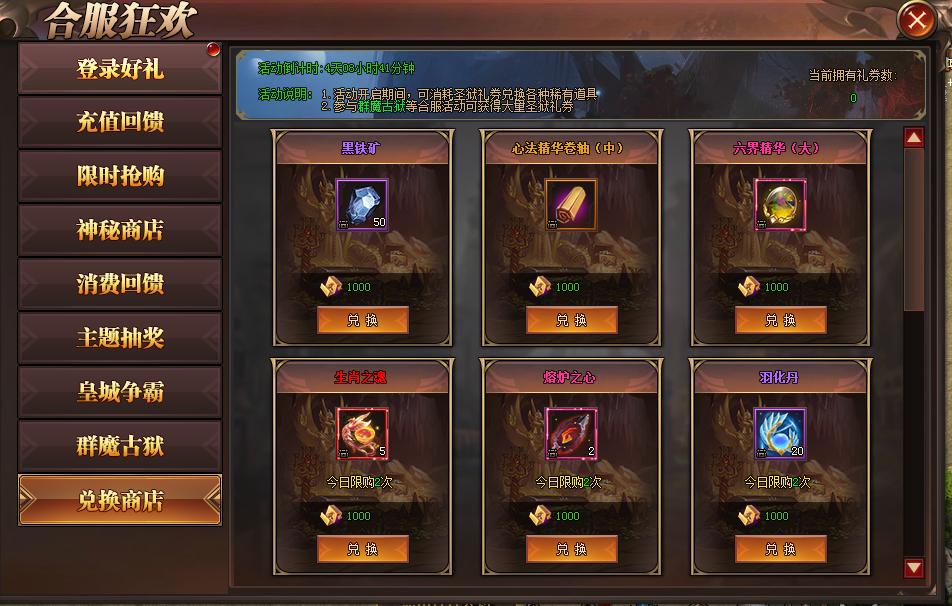Click the scrollbar's up arrow
The image size is (952, 606).
point(913,138)
